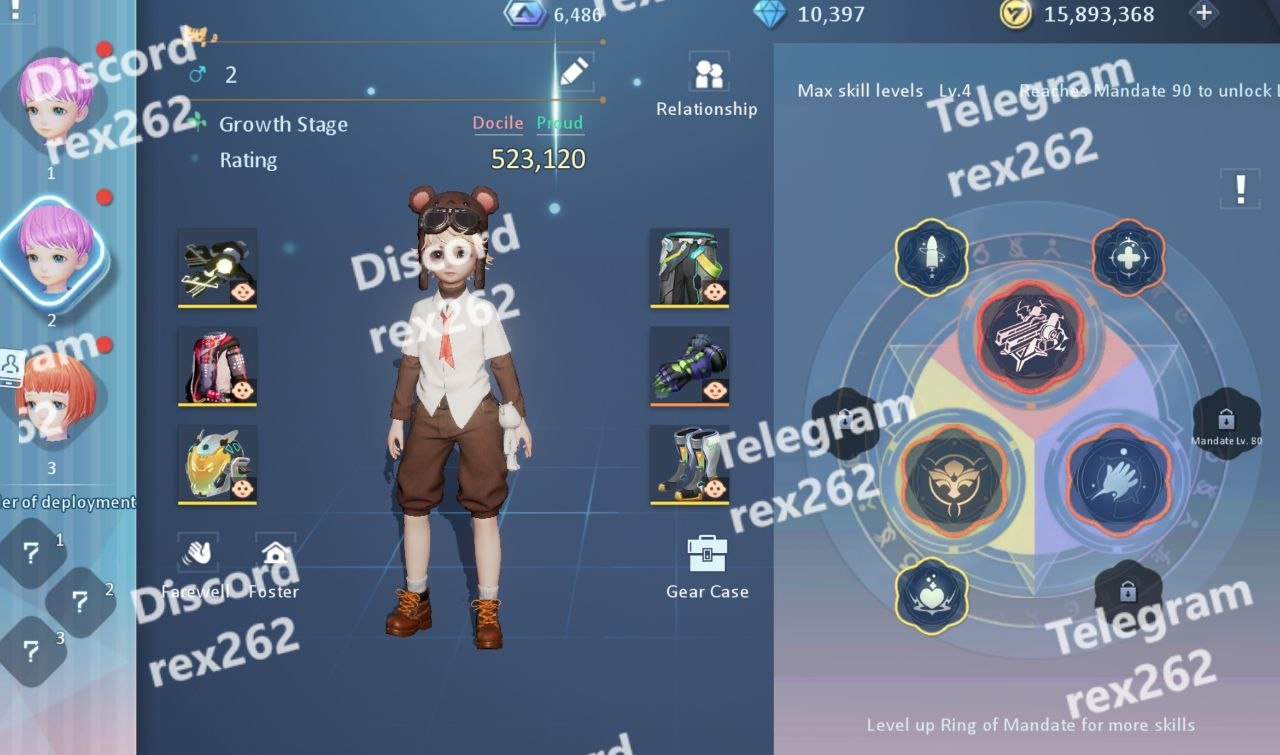Open the Relationship panel
The image size is (1280, 755).
[707, 84]
